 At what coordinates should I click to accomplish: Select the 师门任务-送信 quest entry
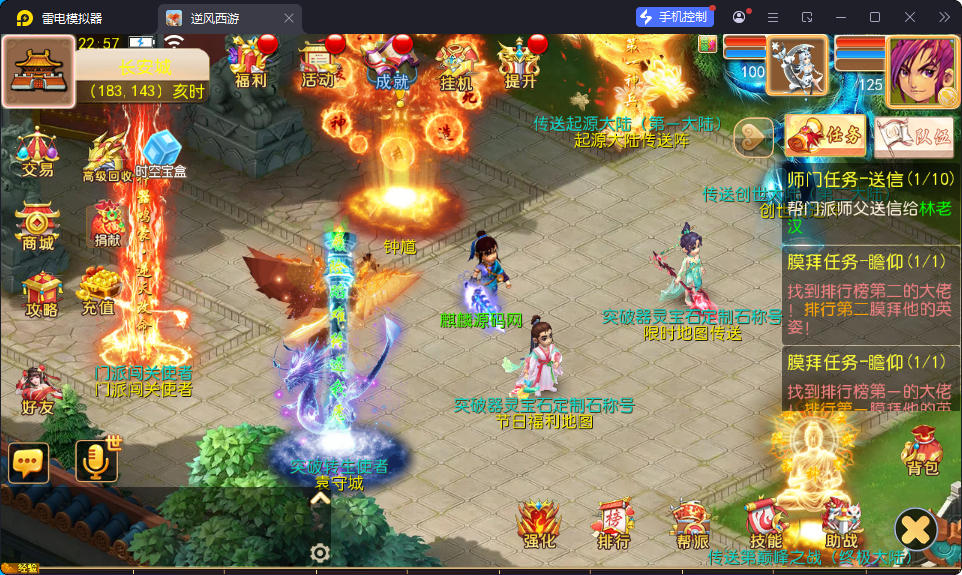coord(870,198)
